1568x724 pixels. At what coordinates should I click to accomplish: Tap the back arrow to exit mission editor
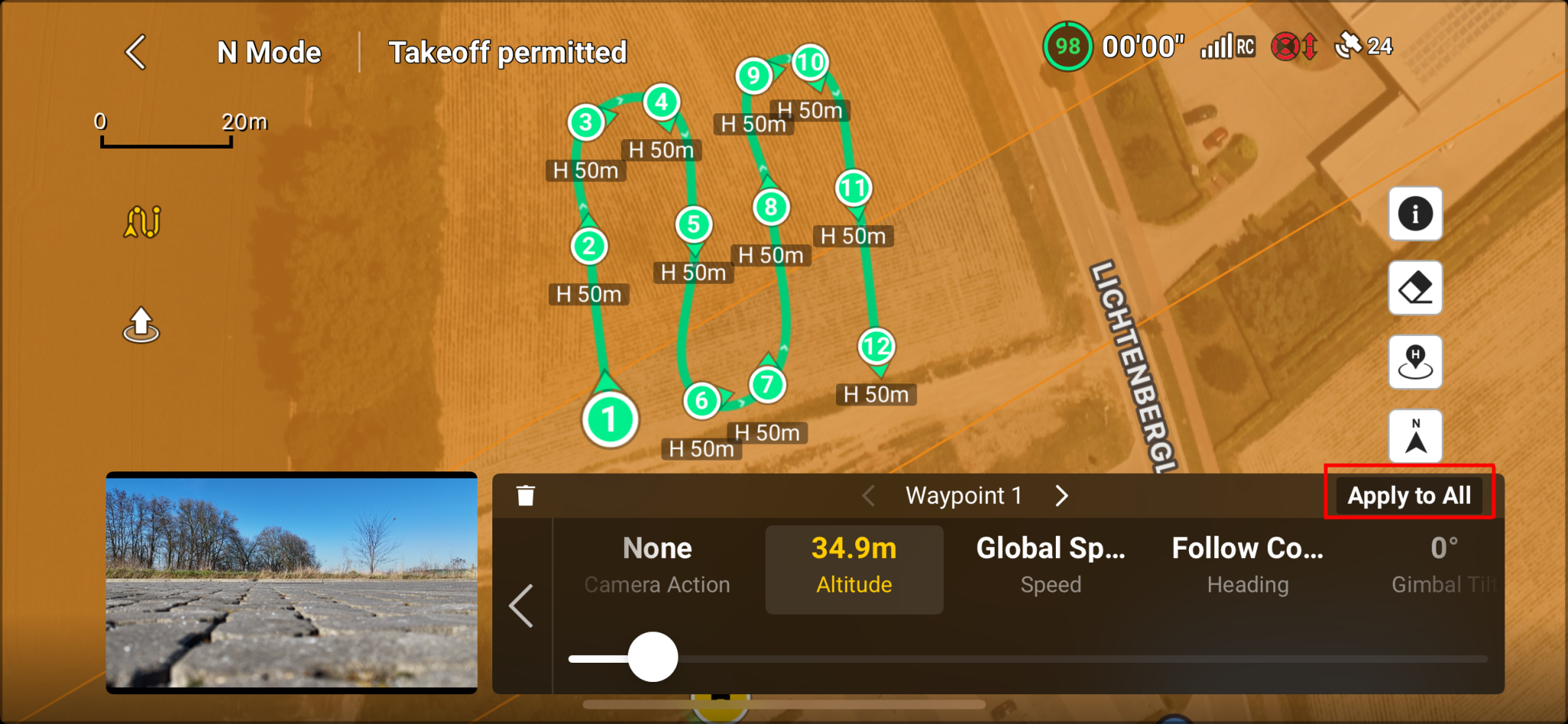click(135, 51)
